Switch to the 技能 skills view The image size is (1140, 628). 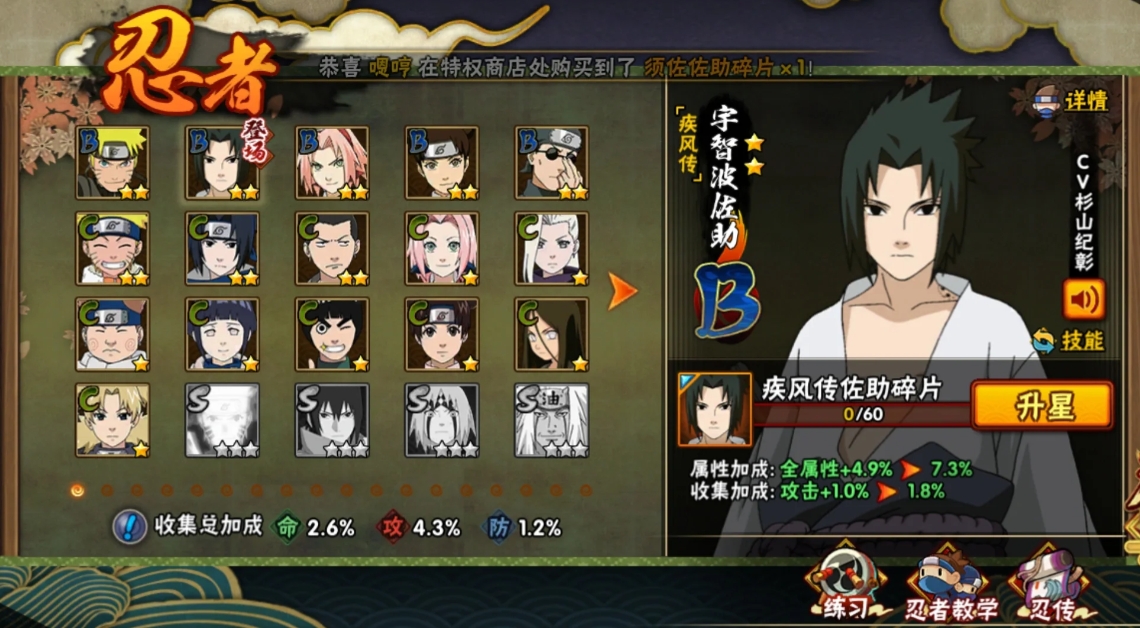coord(1068,340)
